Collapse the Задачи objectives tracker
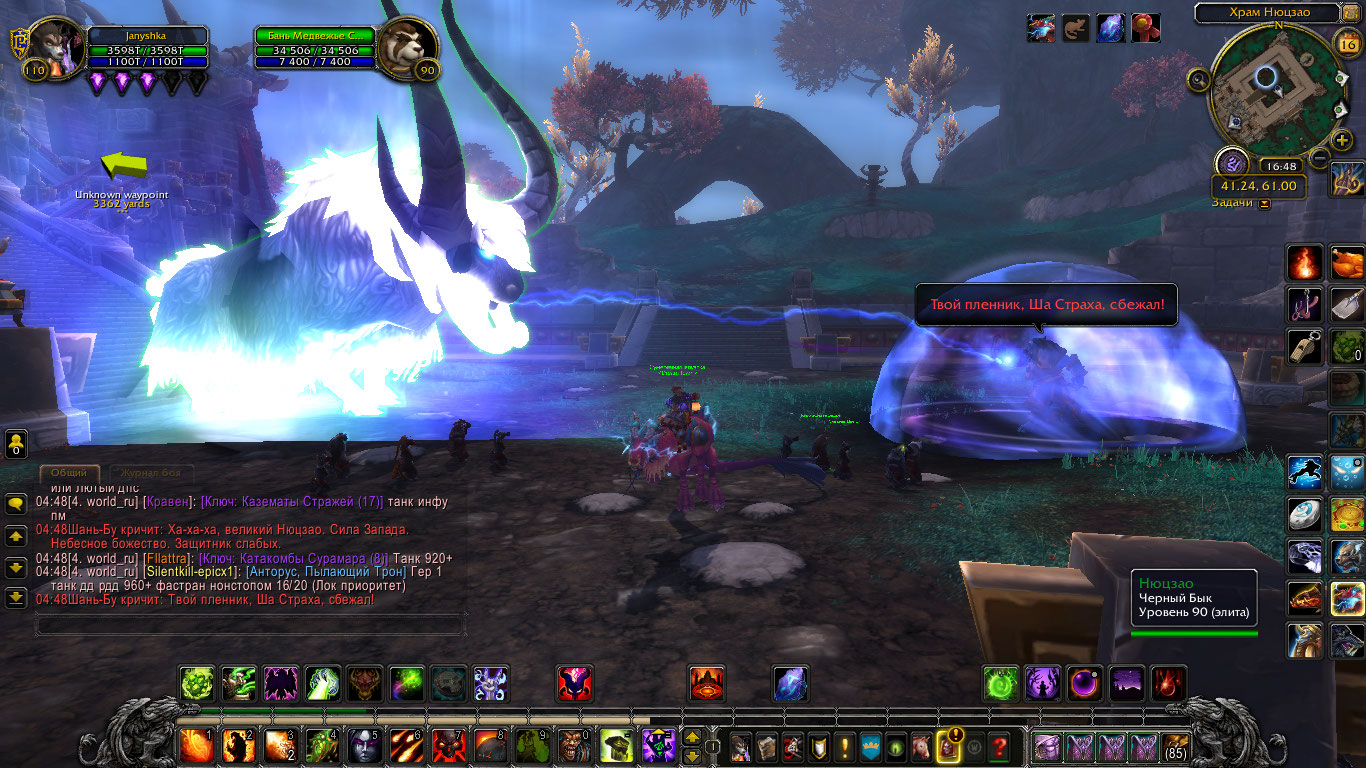The width and height of the screenshot is (1366, 768). click(x=1265, y=204)
